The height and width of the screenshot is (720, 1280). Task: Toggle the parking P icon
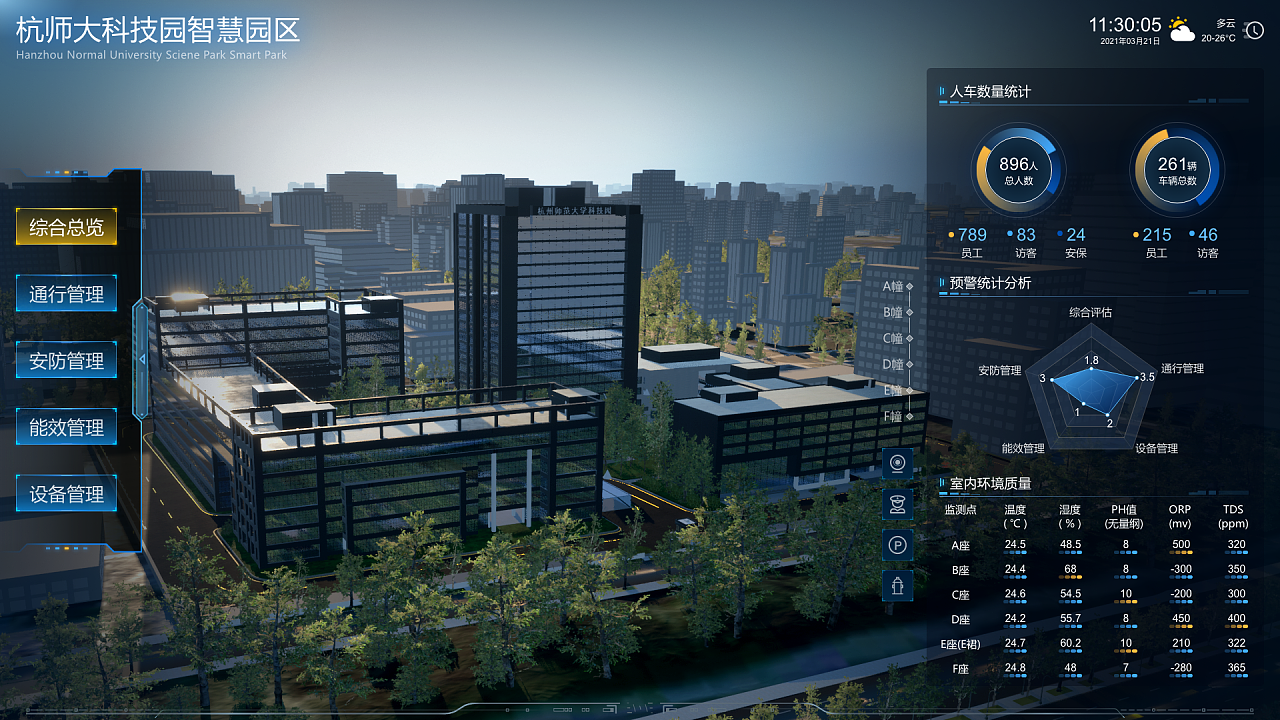pos(897,545)
